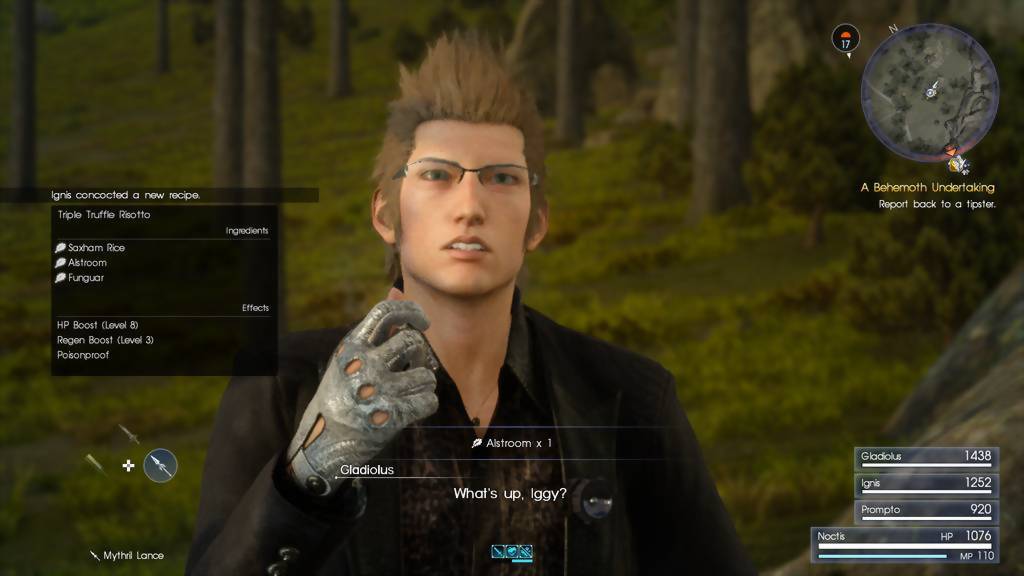The width and height of the screenshot is (1024, 576).
Task: Open the A Behemoth Undertaking quest tracker
Action: 928,187
